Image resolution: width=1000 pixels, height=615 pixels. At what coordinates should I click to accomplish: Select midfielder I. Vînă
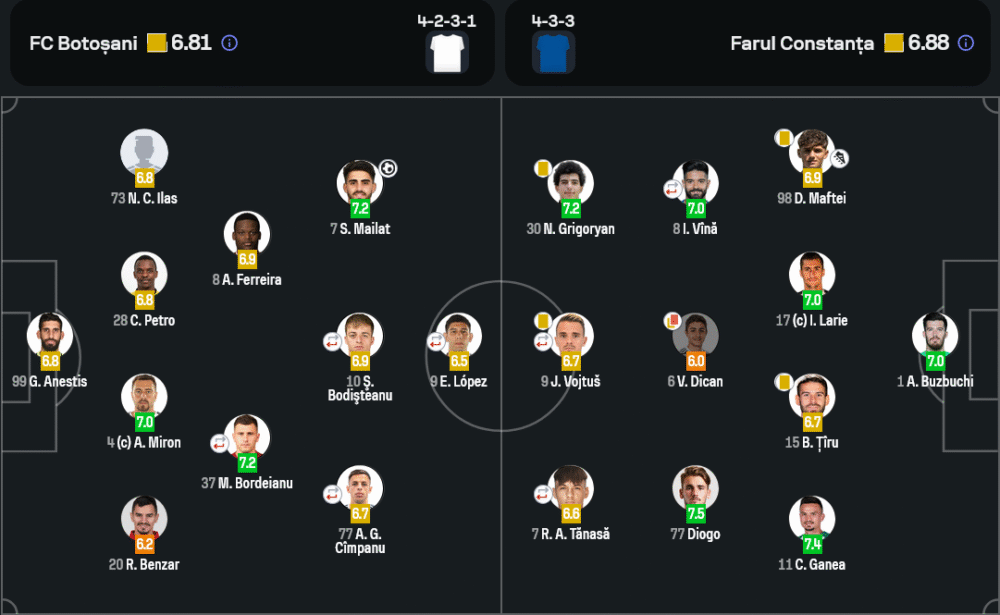[x=695, y=185]
